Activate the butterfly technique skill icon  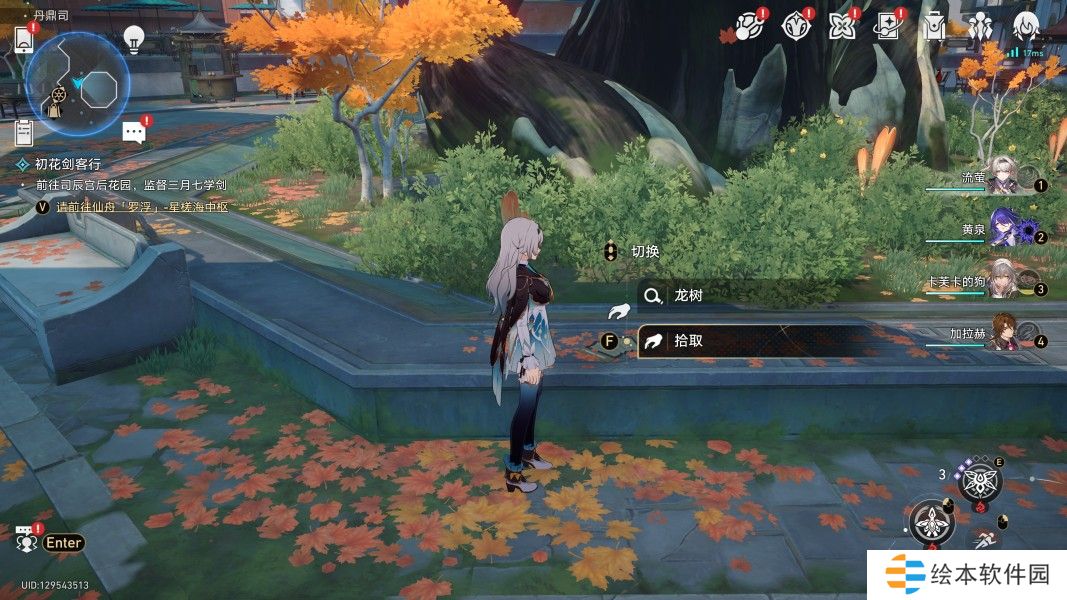(979, 481)
